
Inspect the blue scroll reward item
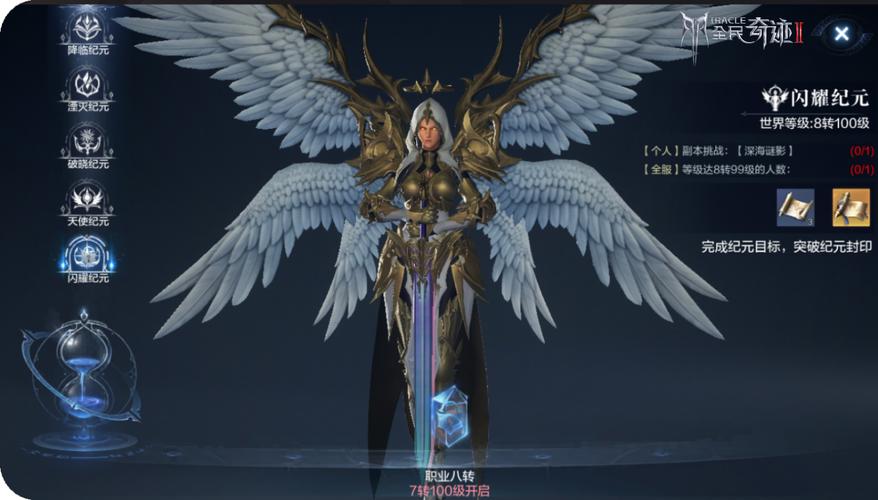pos(794,206)
